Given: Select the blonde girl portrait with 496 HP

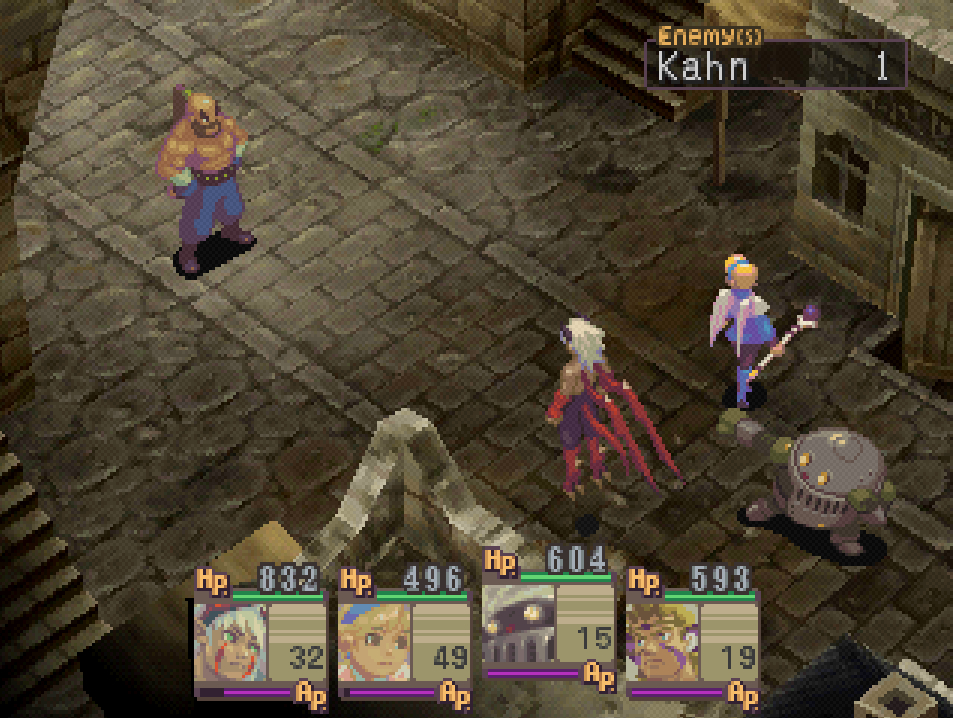Looking at the screenshot, I should (374, 641).
